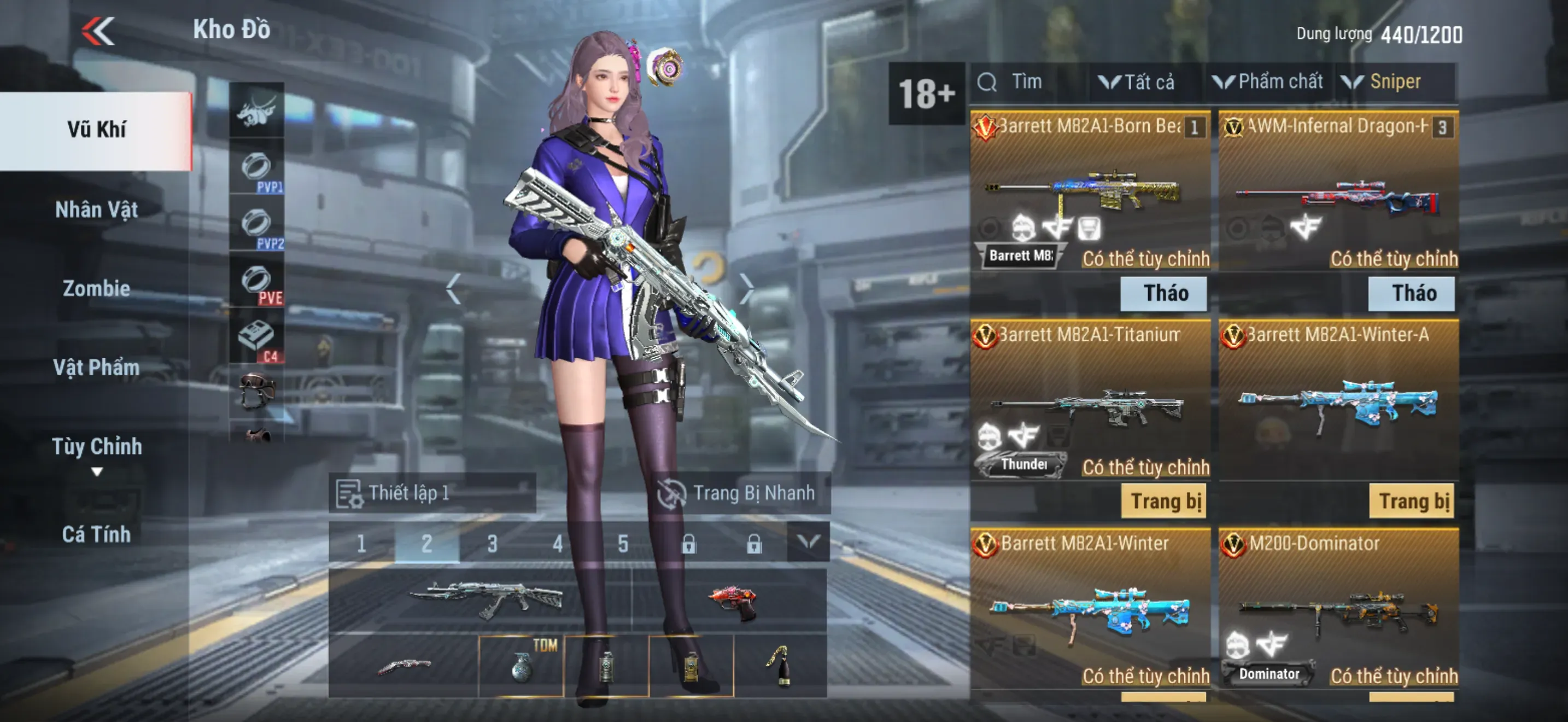1568x722 pixels.
Task: Click the Tìm search field
Action: click(x=1029, y=82)
